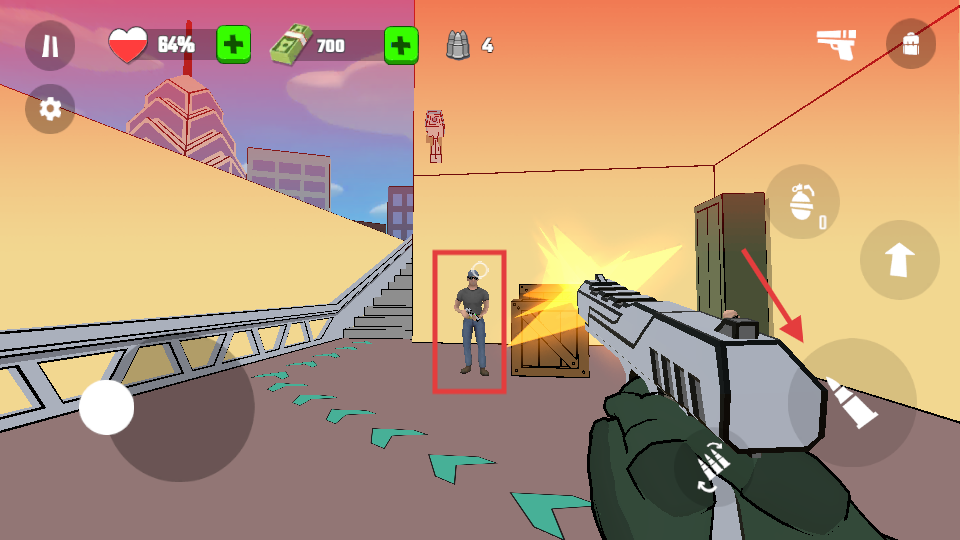Viewport: 960px width, 540px height.
Task: Tap the jump arrow button
Action: [x=899, y=260]
